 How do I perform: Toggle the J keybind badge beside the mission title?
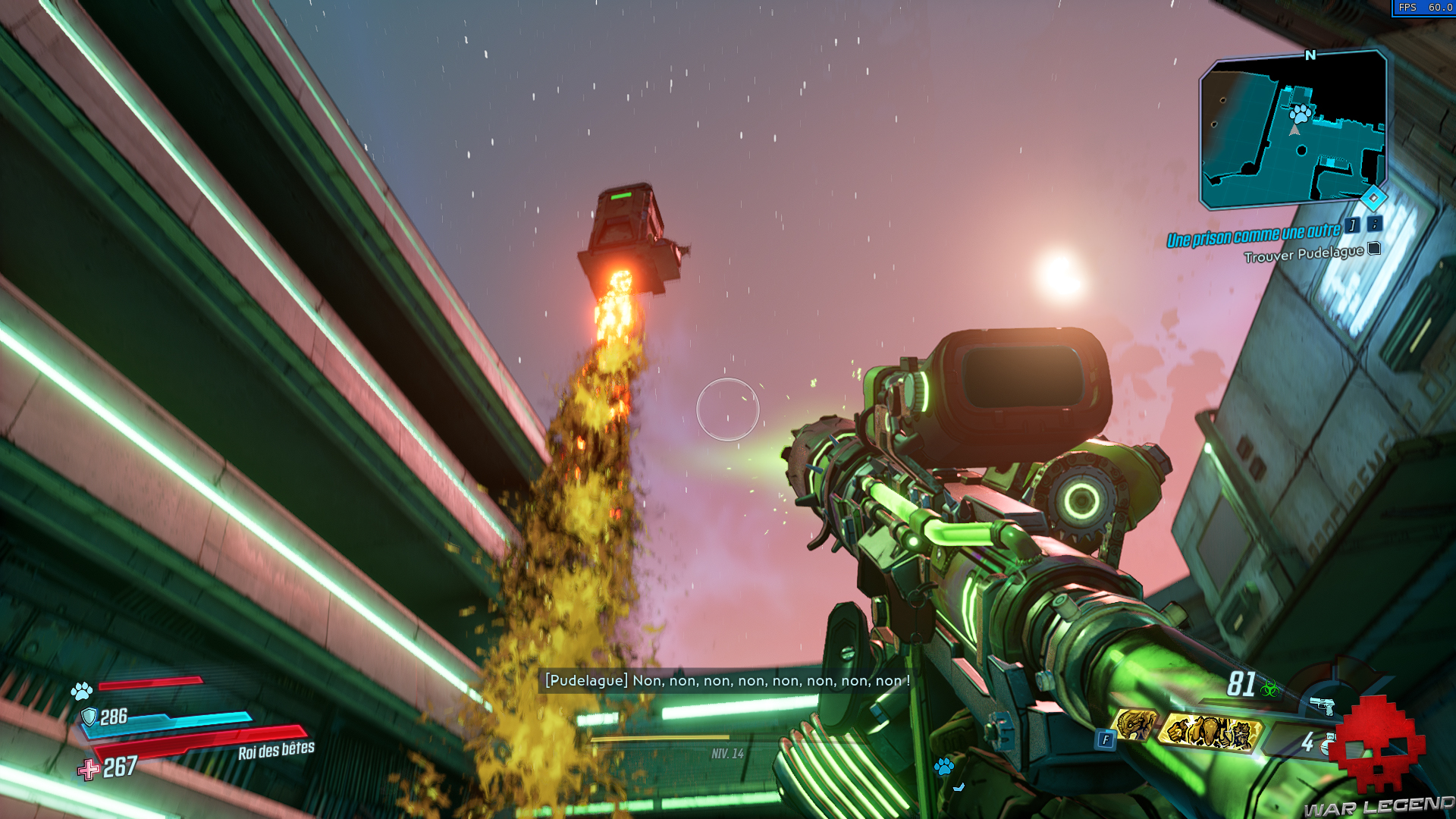1351,227
